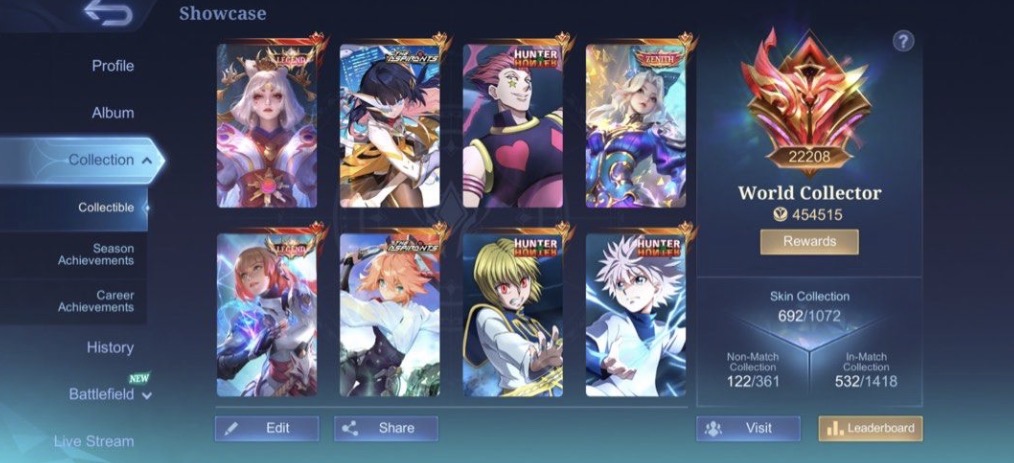Switch to the Album tab
The image size is (1014, 463).
pyautogui.click(x=112, y=113)
